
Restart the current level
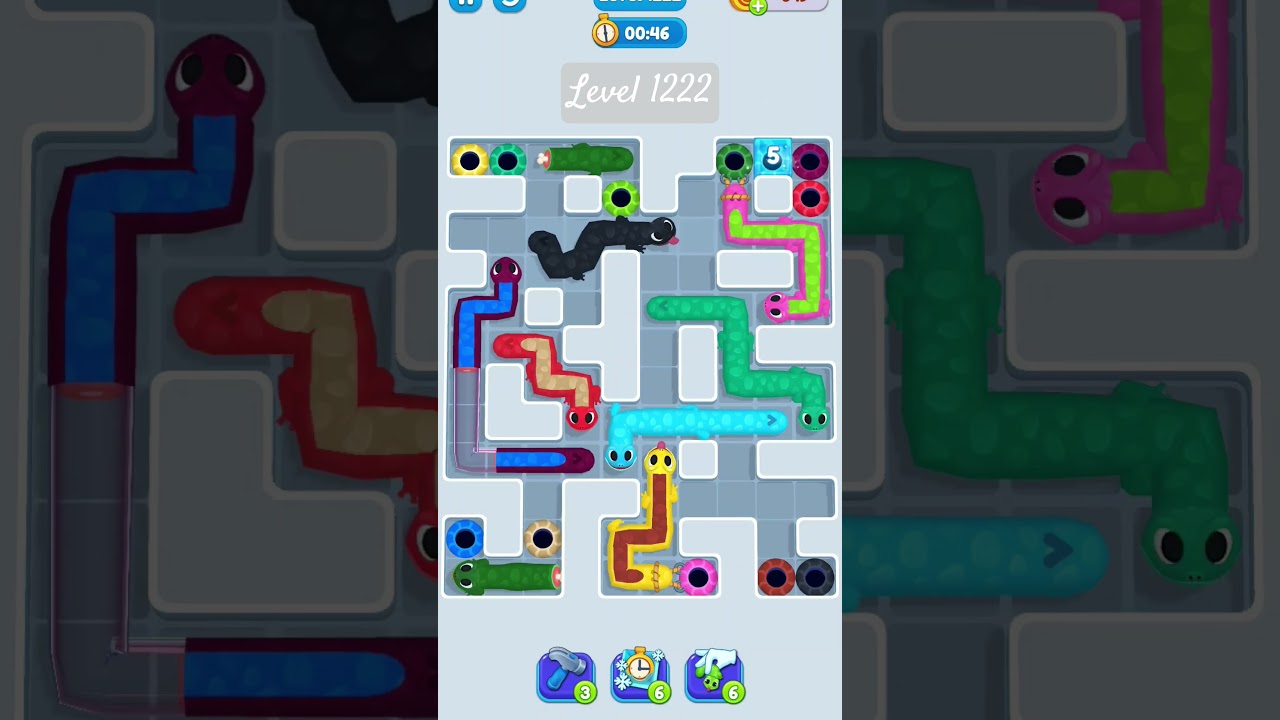(x=511, y=4)
